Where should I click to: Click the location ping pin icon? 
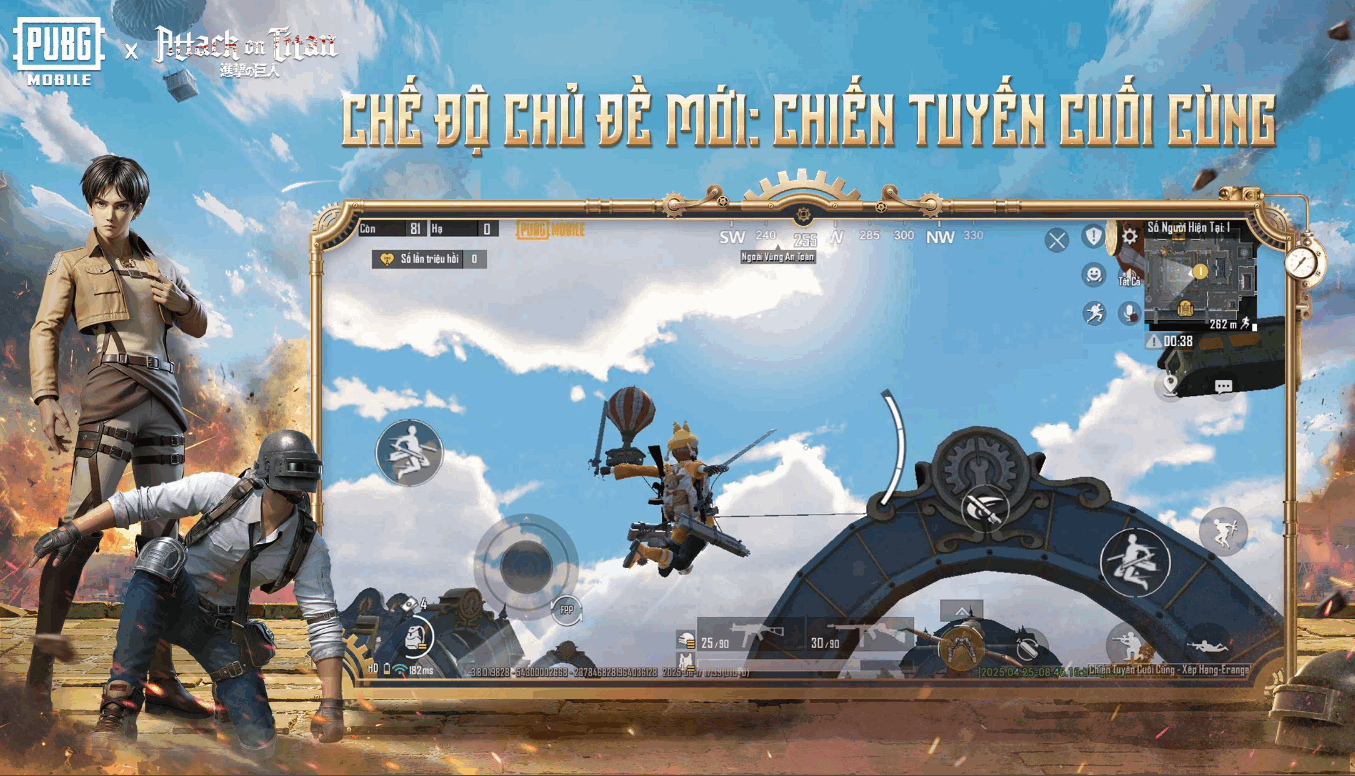1170,384
